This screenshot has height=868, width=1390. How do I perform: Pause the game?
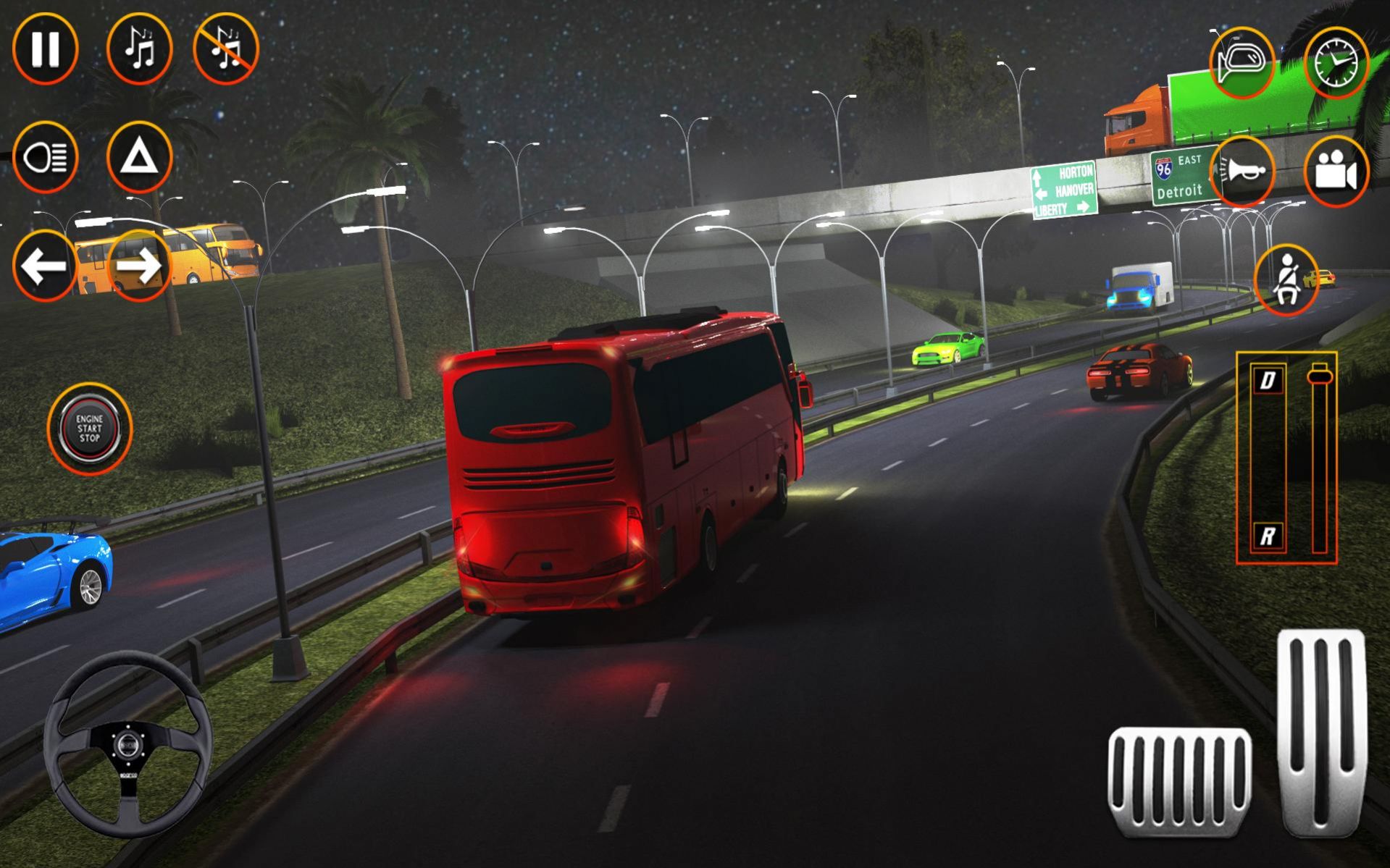pos(45,49)
